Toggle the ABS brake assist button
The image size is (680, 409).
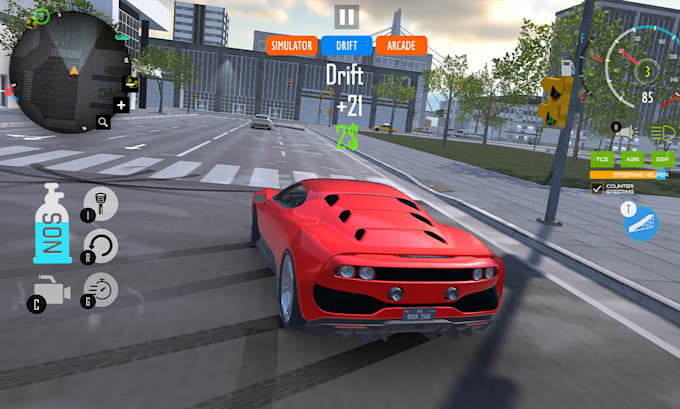point(630,159)
